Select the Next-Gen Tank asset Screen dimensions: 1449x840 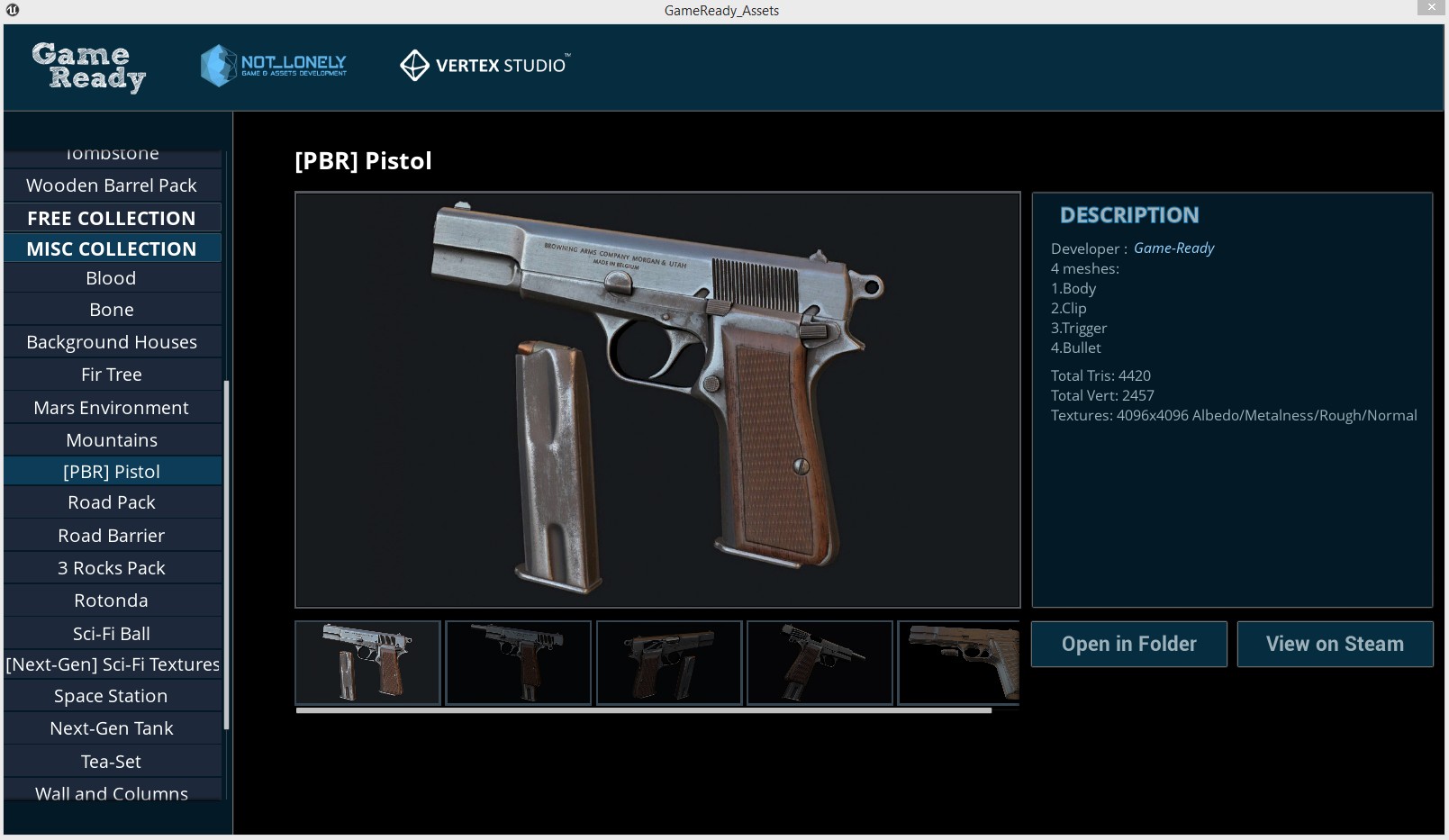click(x=112, y=728)
